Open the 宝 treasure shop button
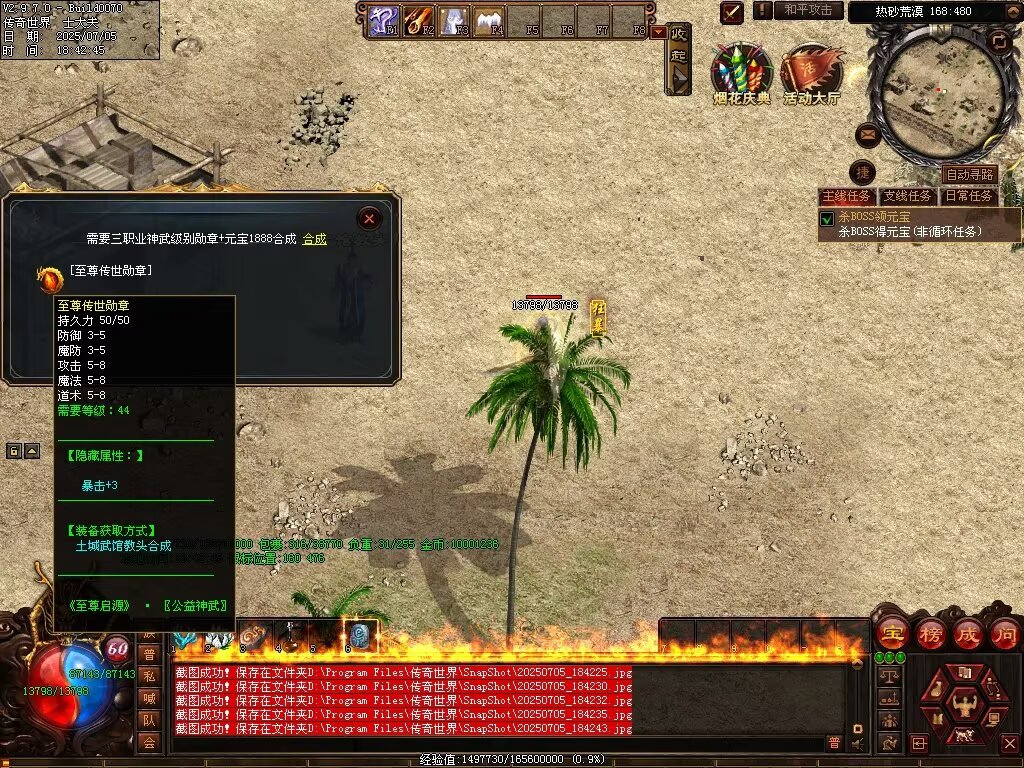1024x768 pixels. (x=892, y=633)
